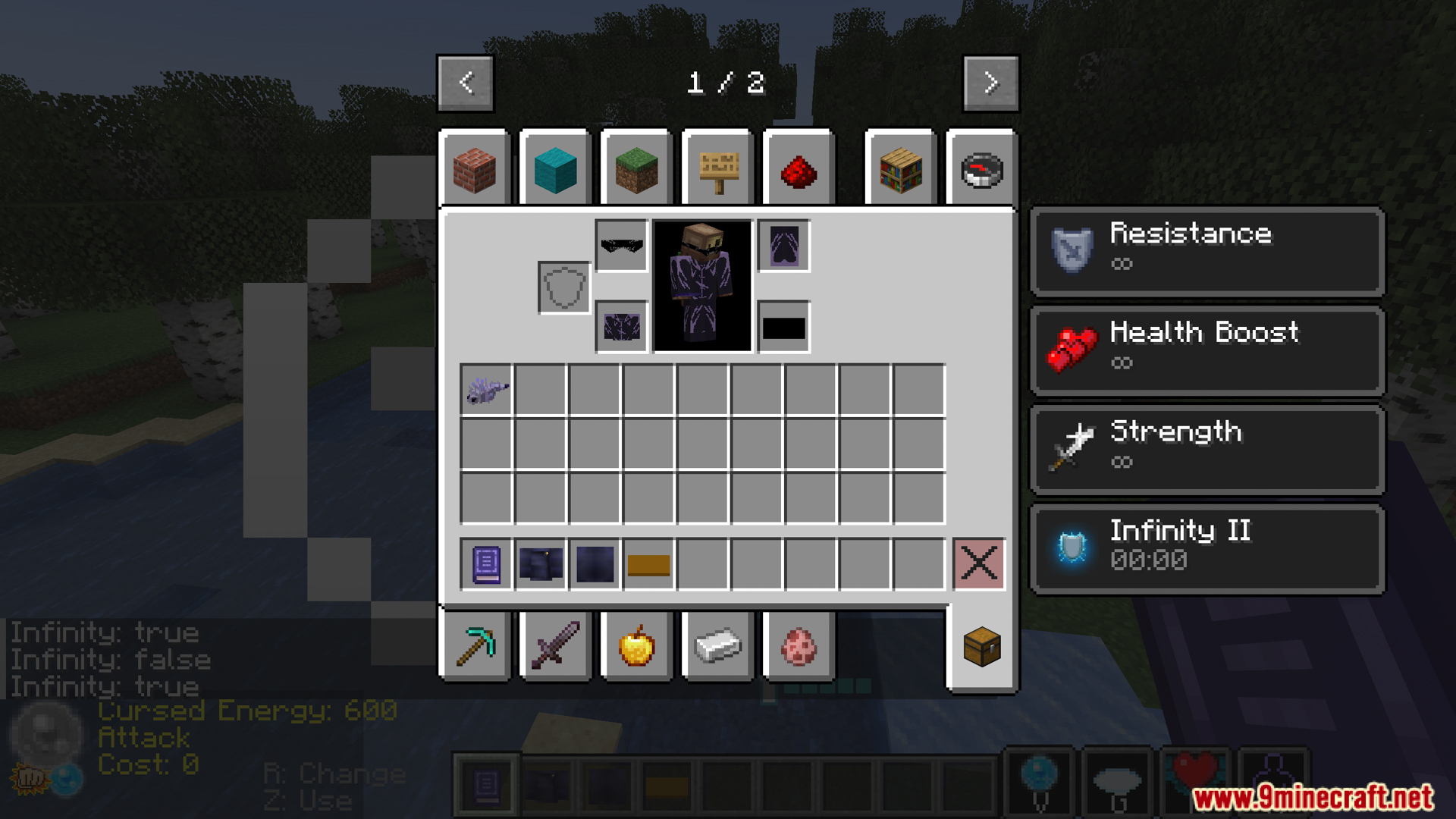This screenshot has height=819, width=1456.
Task: Toggle the red X clear button
Action: pos(979,563)
